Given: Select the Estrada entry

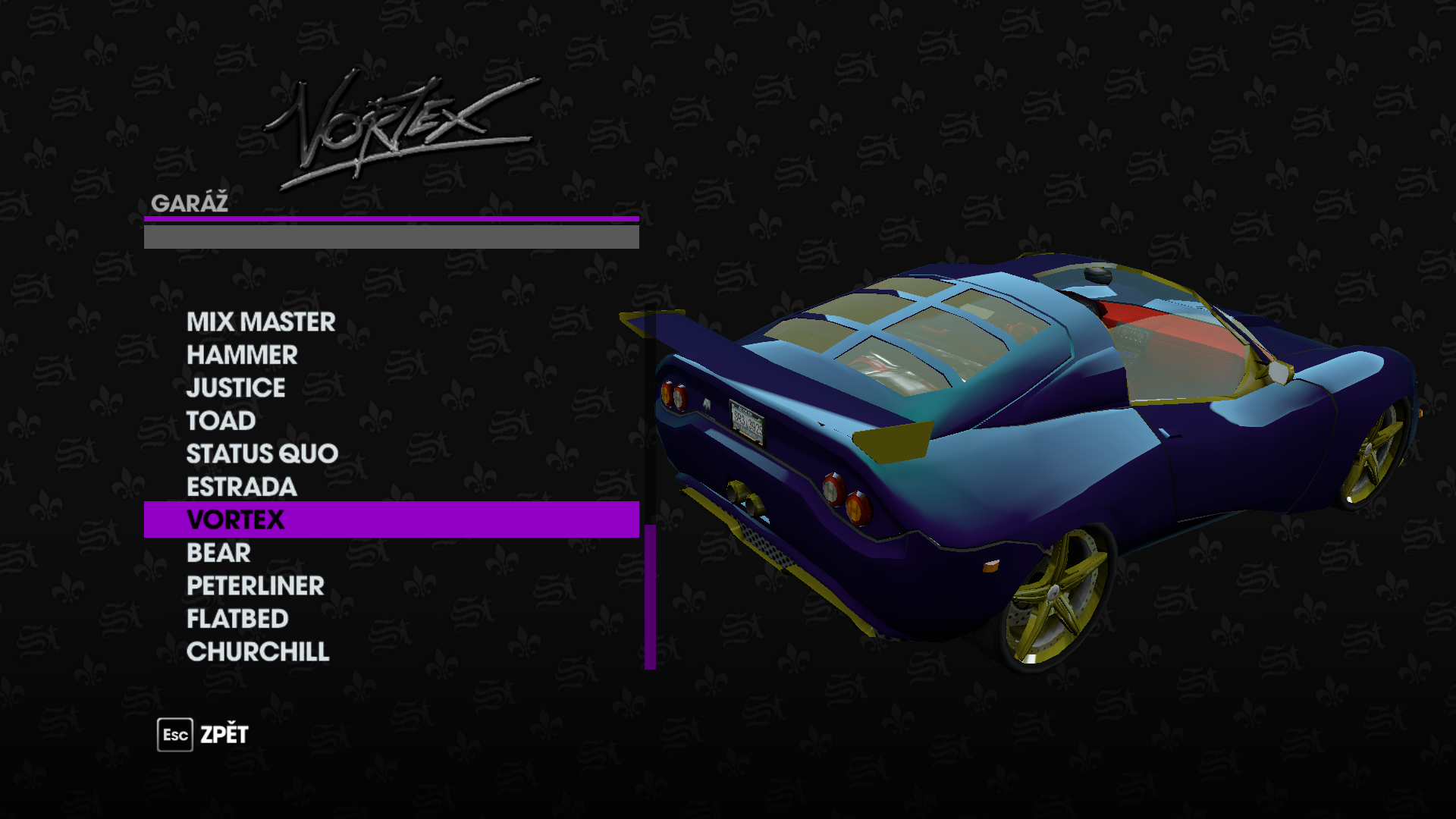Looking at the screenshot, I should (x=241, y=487).
